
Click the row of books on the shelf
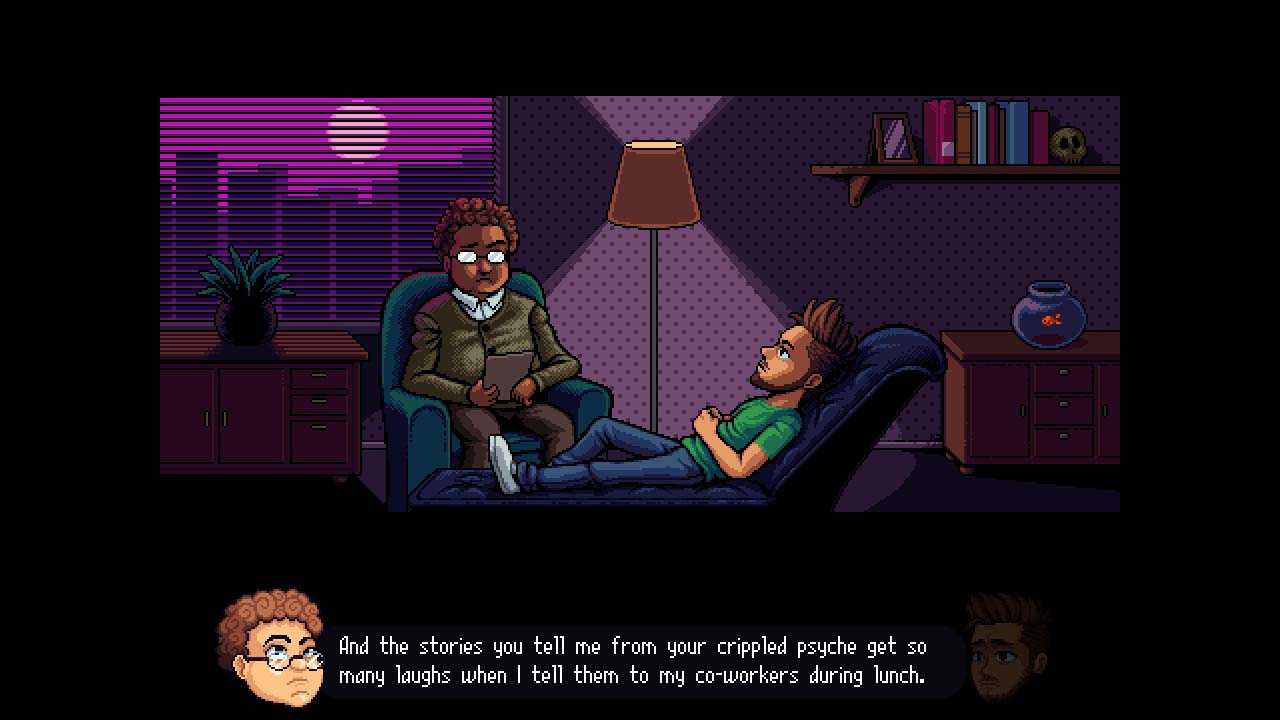click(x=985, y=135)
